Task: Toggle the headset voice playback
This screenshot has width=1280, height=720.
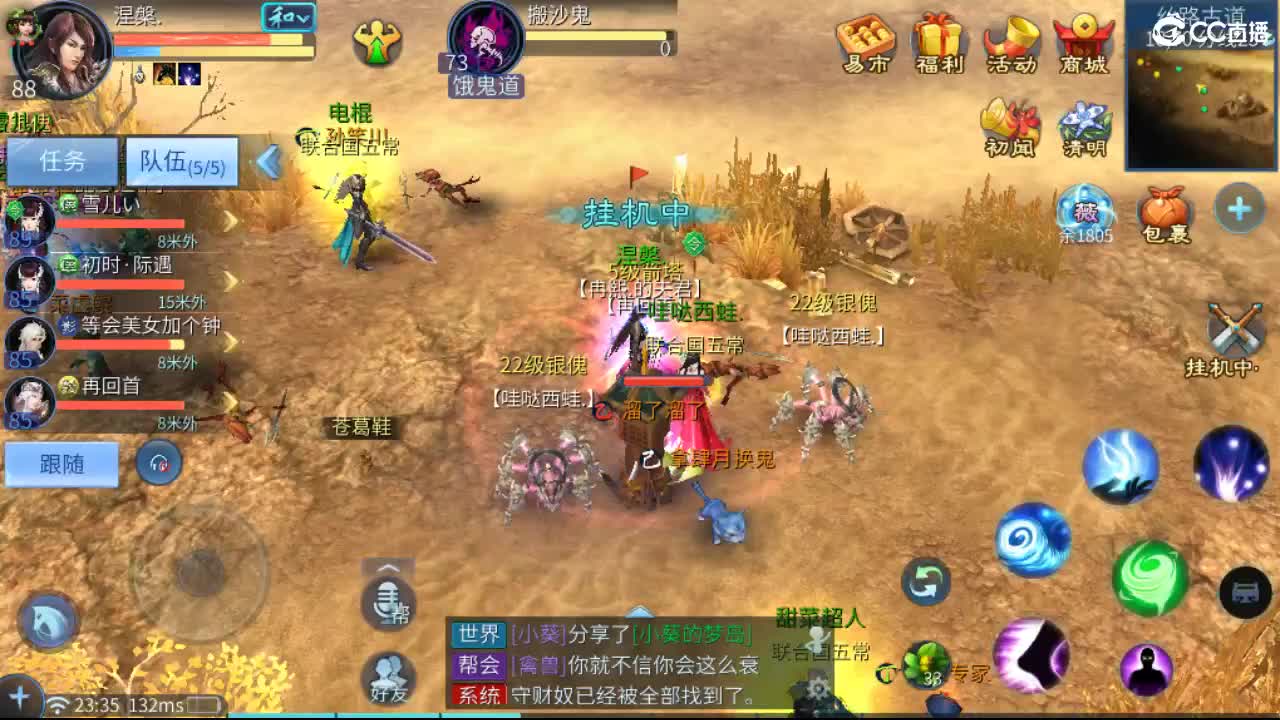Action: (x=158, y=463)
